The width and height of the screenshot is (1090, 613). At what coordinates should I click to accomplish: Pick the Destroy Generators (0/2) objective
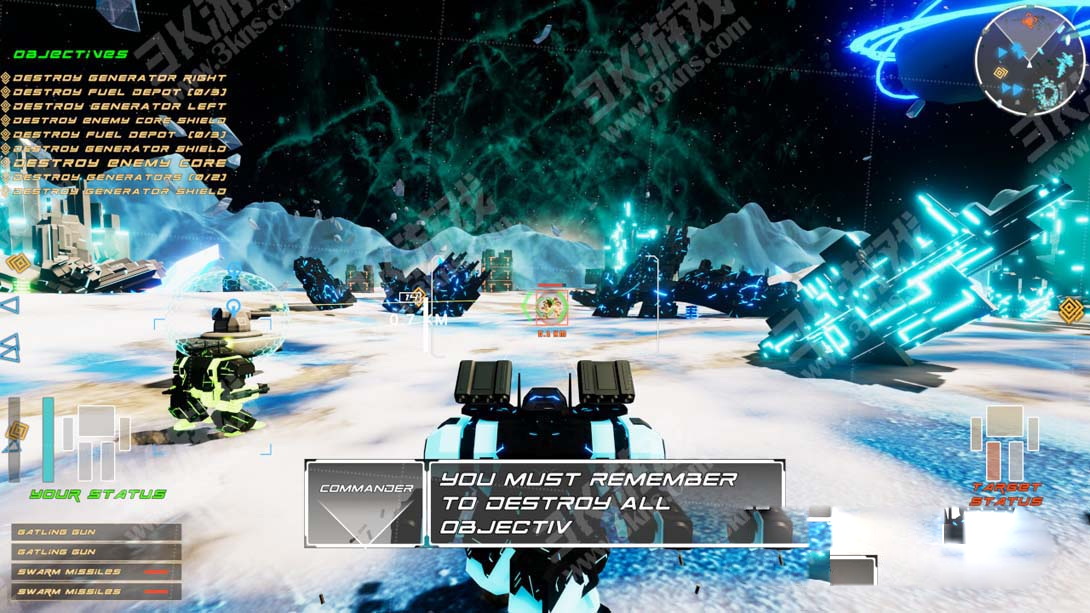pyautogui.click(x=119, y=177)
